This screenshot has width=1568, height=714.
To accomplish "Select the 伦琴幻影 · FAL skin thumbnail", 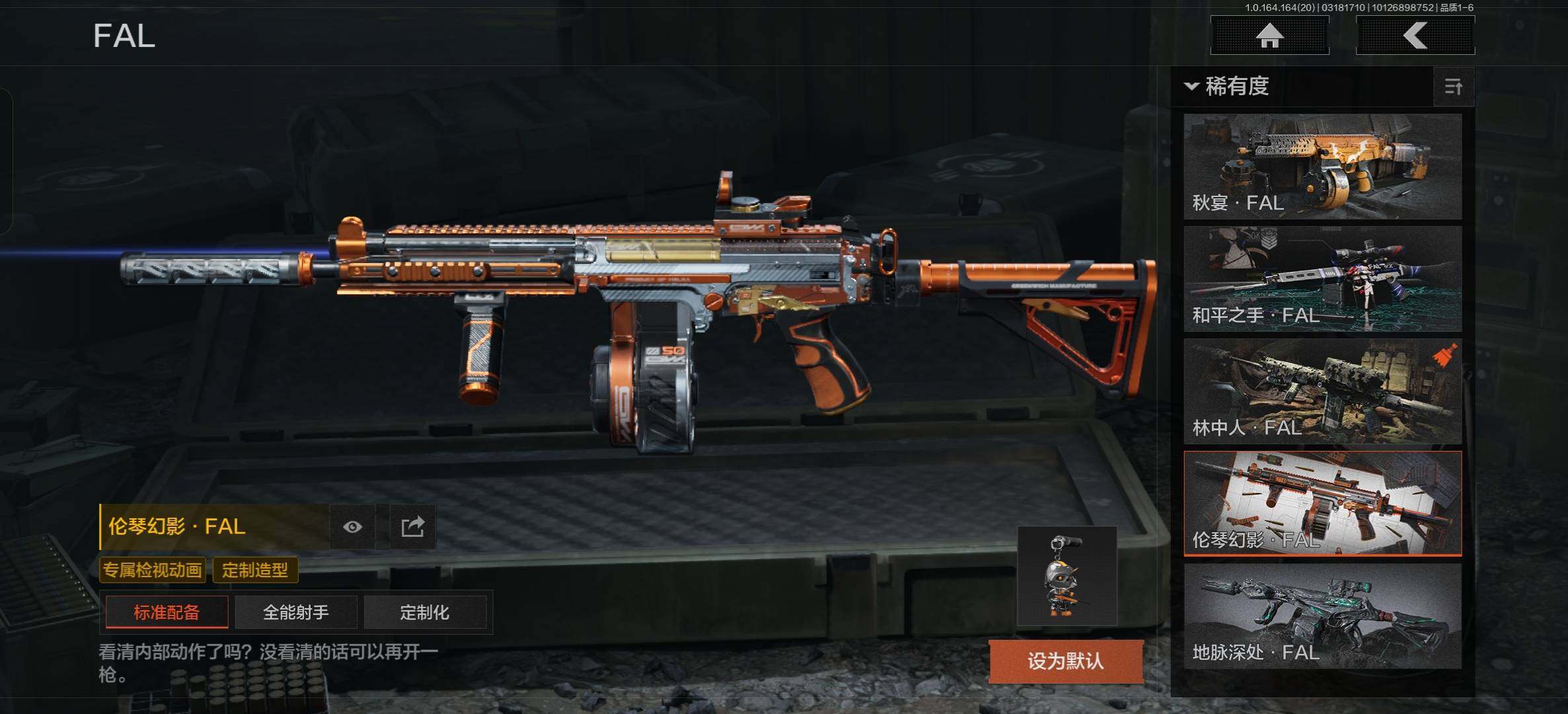I will [1322, 504].
